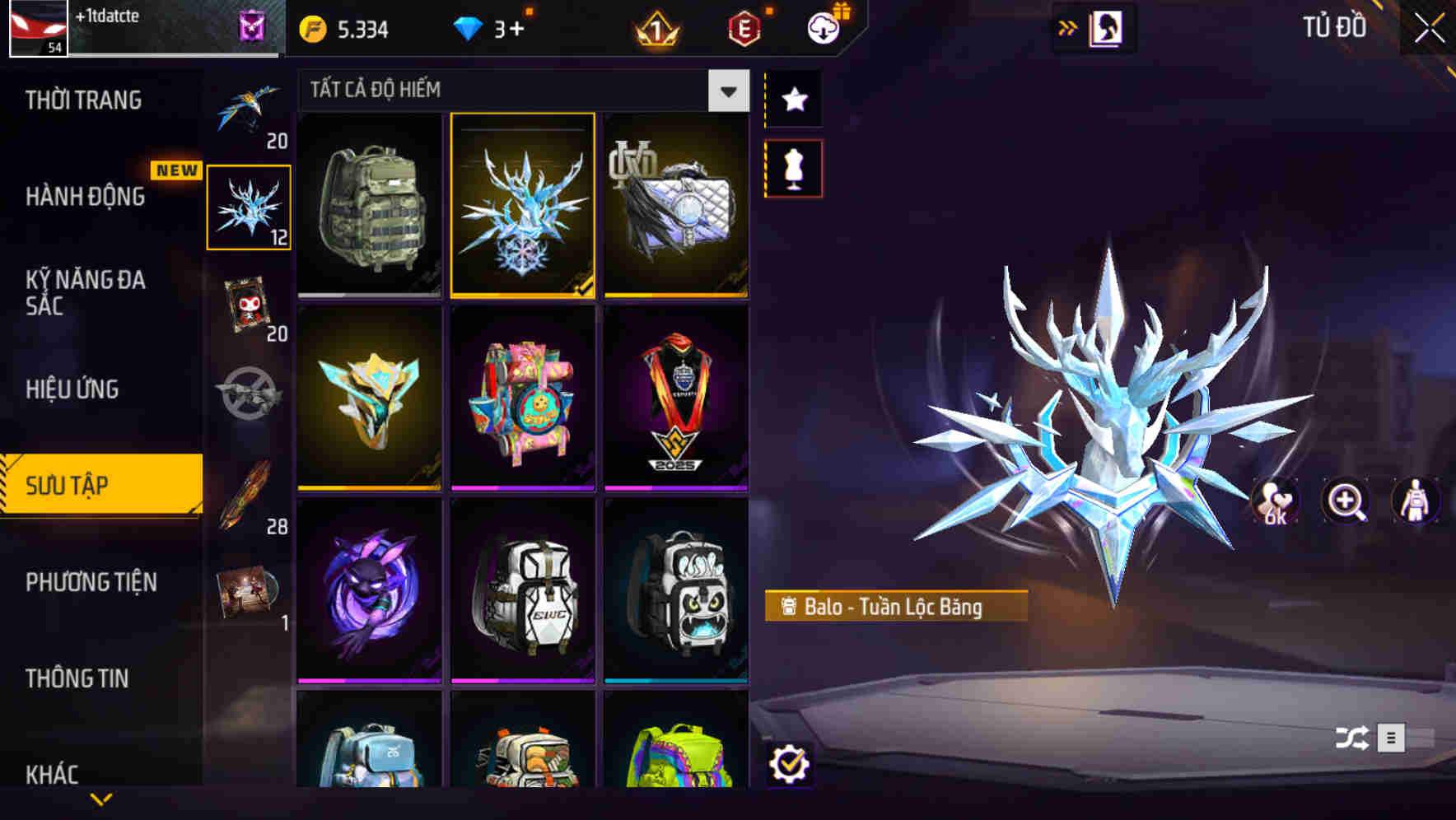Open settings via the gear-check icon
The width and height of the screenshot is (1456, 820).
(790, 766)
